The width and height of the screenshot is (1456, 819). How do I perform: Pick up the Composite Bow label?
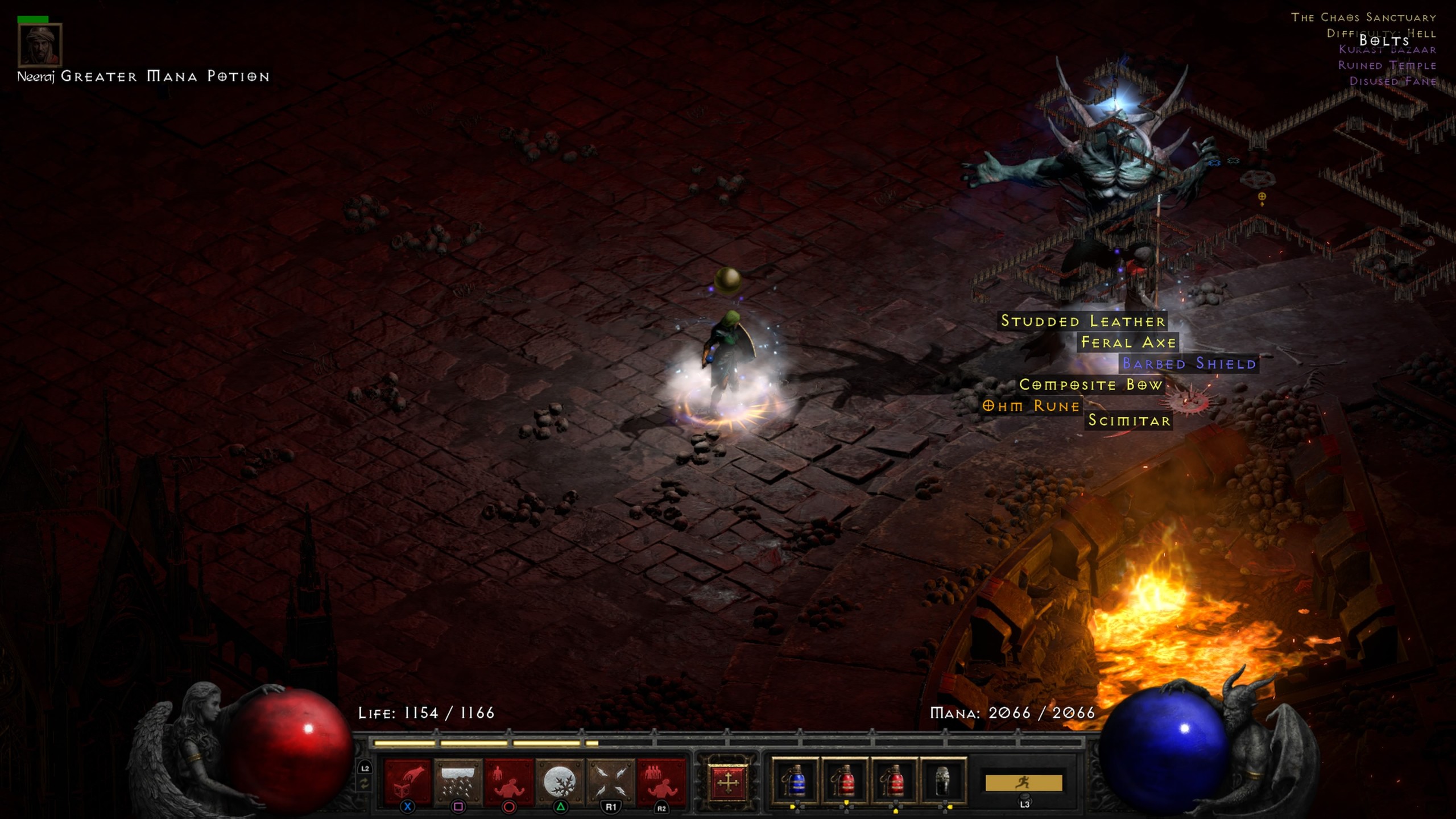(x=1090, y=385)
